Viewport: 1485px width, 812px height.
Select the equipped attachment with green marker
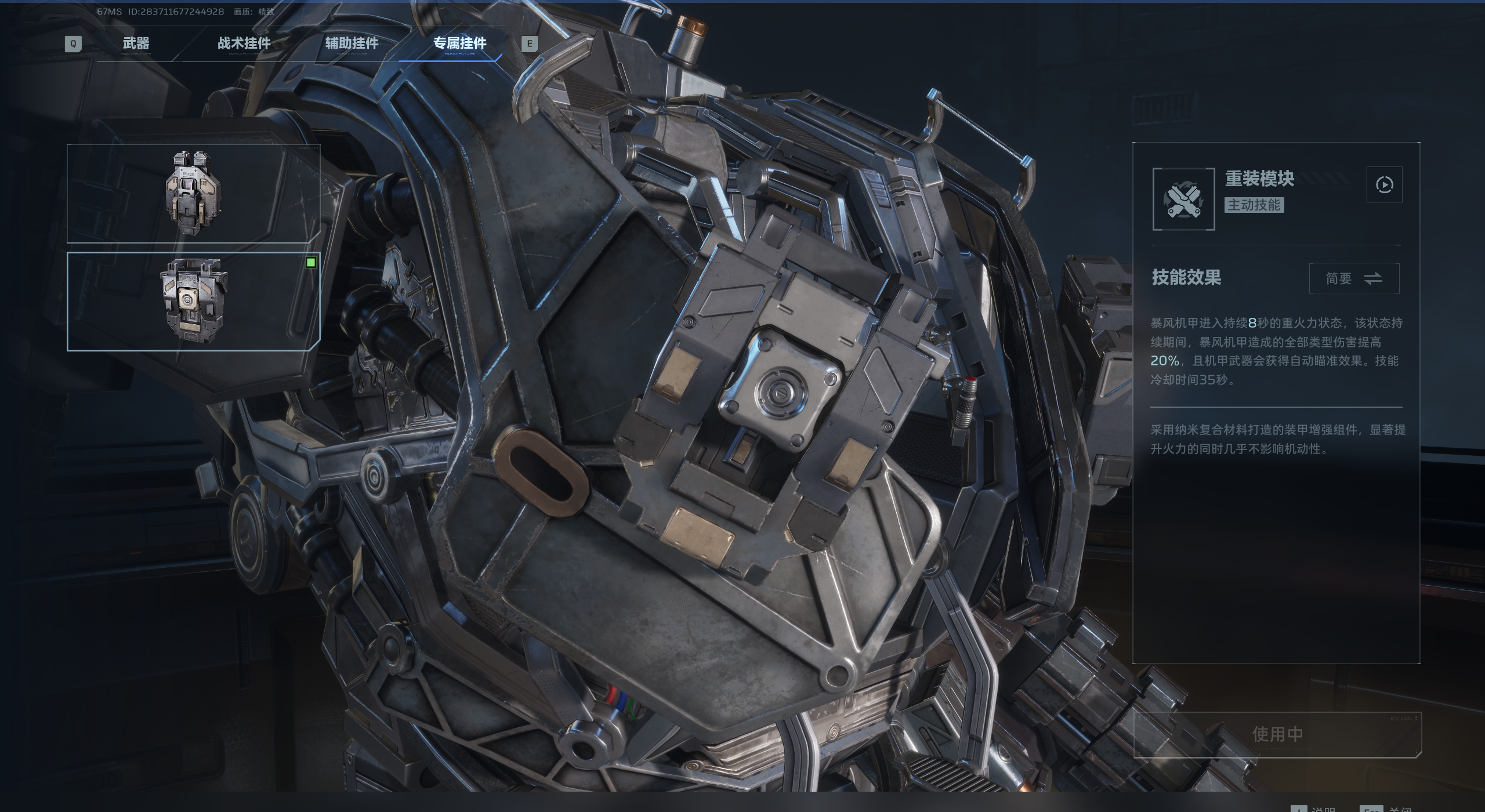193,301
